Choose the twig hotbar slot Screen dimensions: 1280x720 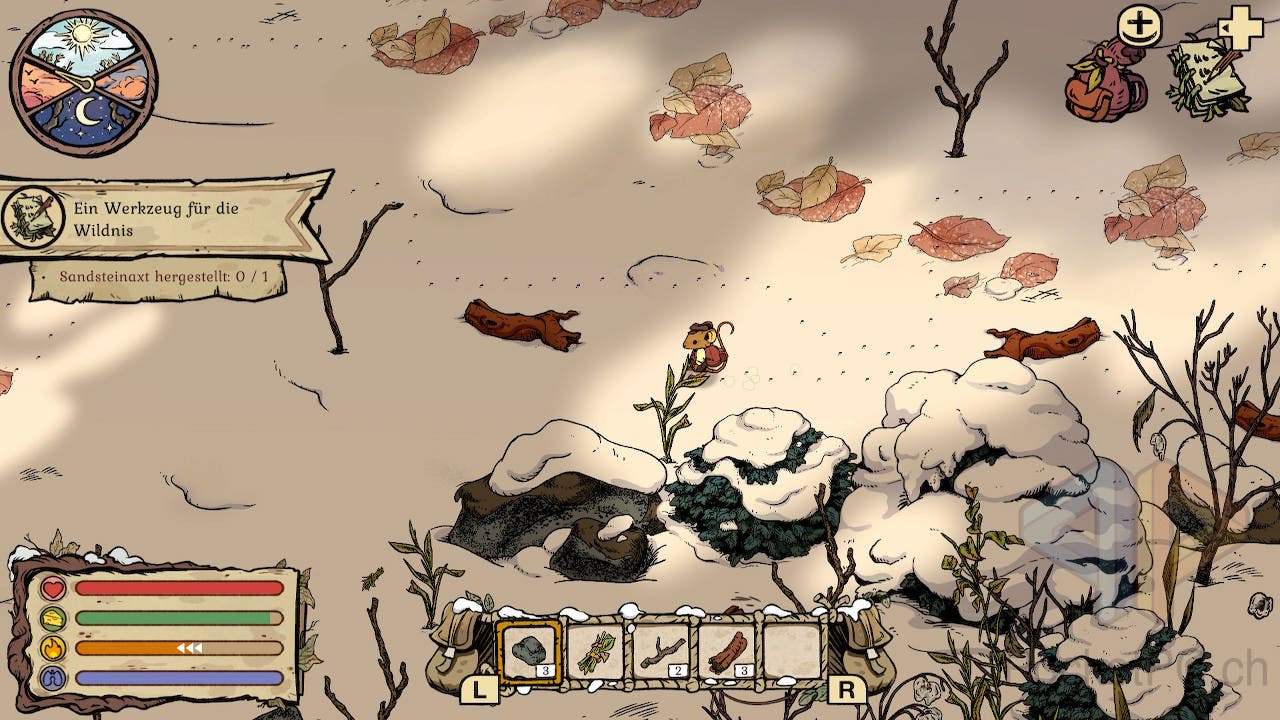[661, 651]
